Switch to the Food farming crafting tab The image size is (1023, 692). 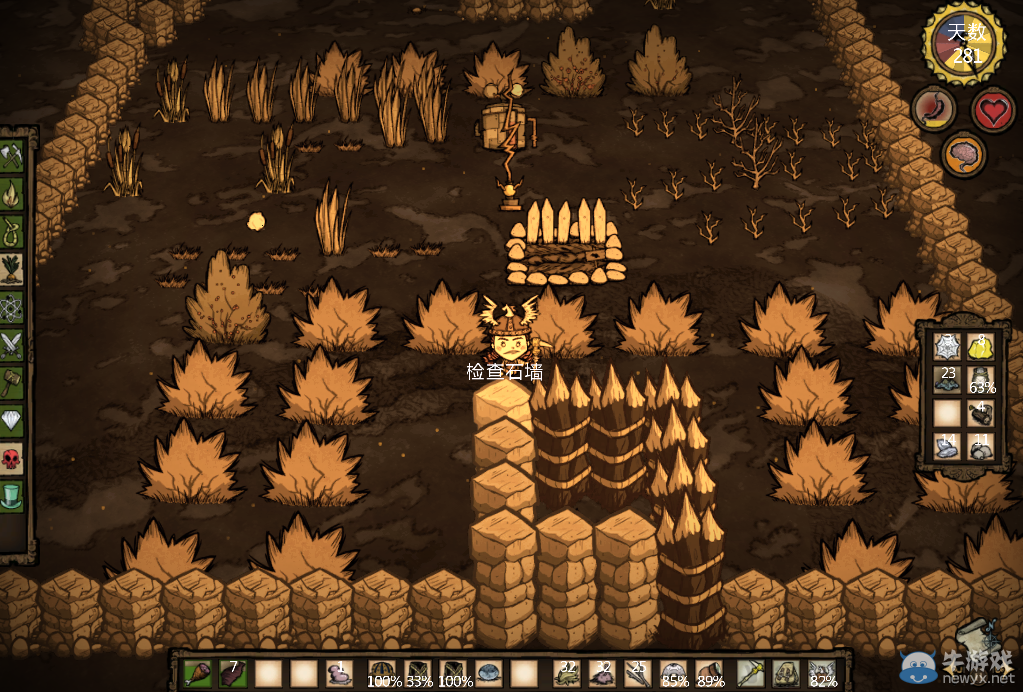[12, 269]
